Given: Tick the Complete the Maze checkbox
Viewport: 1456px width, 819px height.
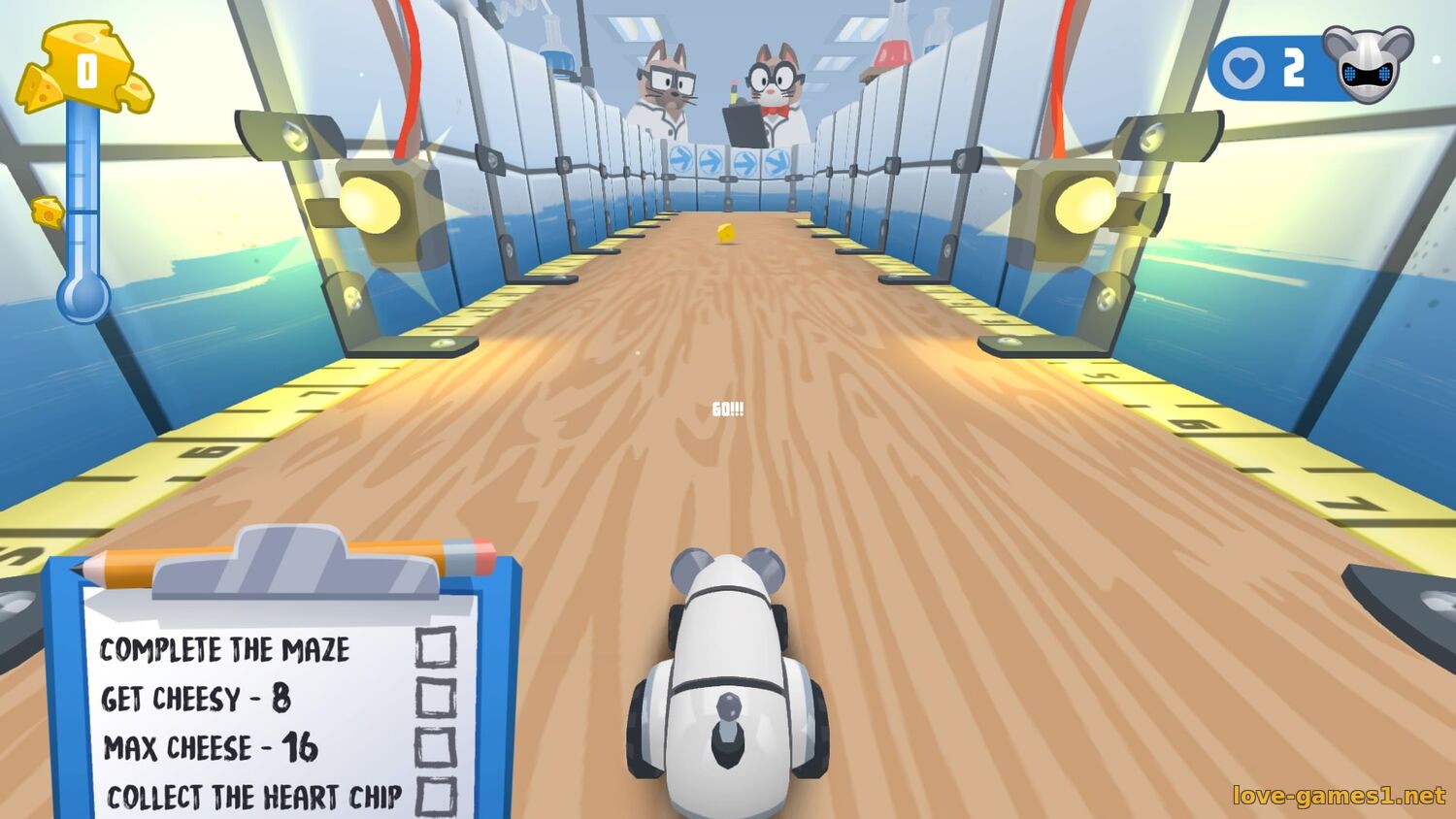Looking at the screenshot, I should 436,647.
